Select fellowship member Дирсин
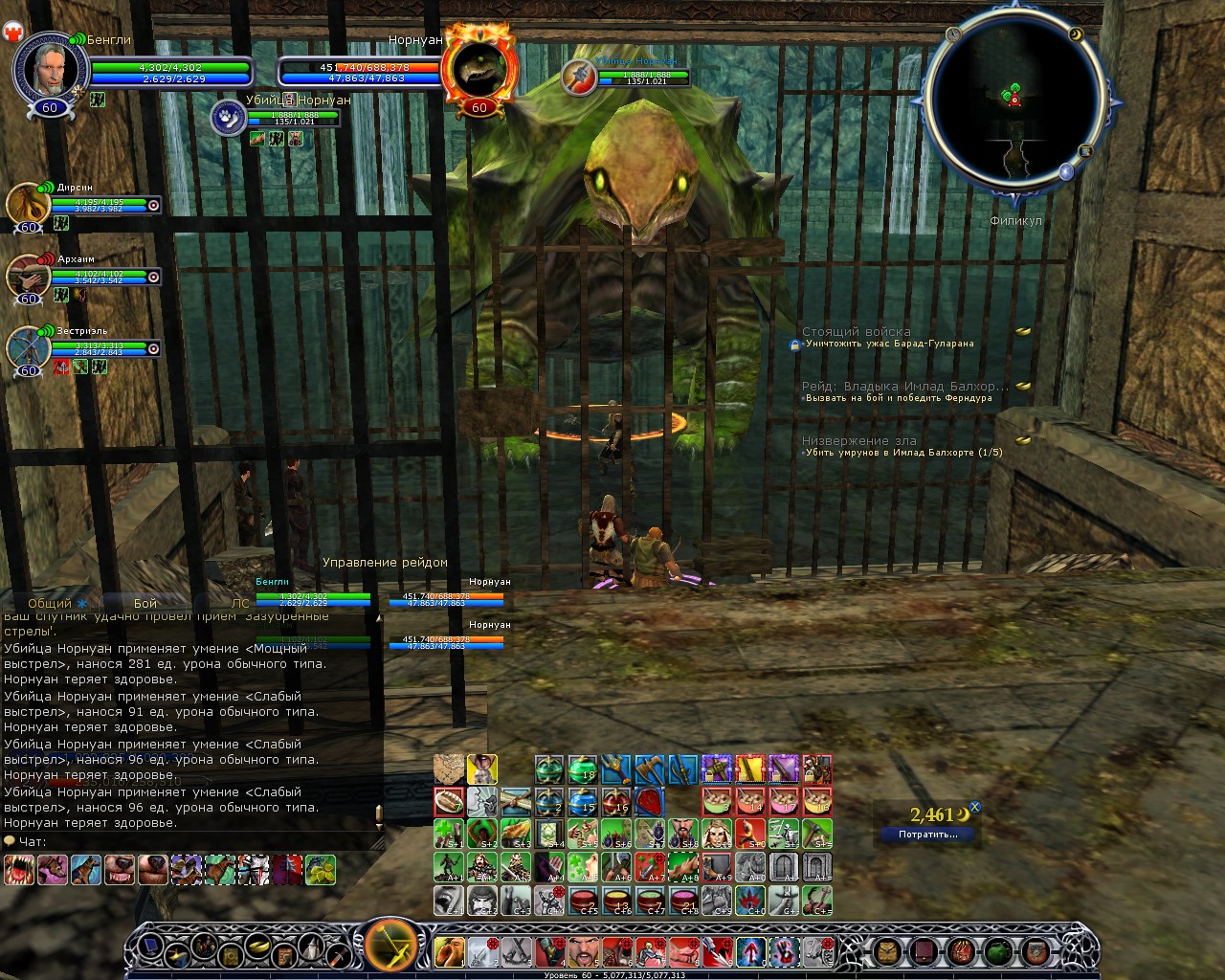Viewport: 1225px width, 980px height. [x=28, y=203]
